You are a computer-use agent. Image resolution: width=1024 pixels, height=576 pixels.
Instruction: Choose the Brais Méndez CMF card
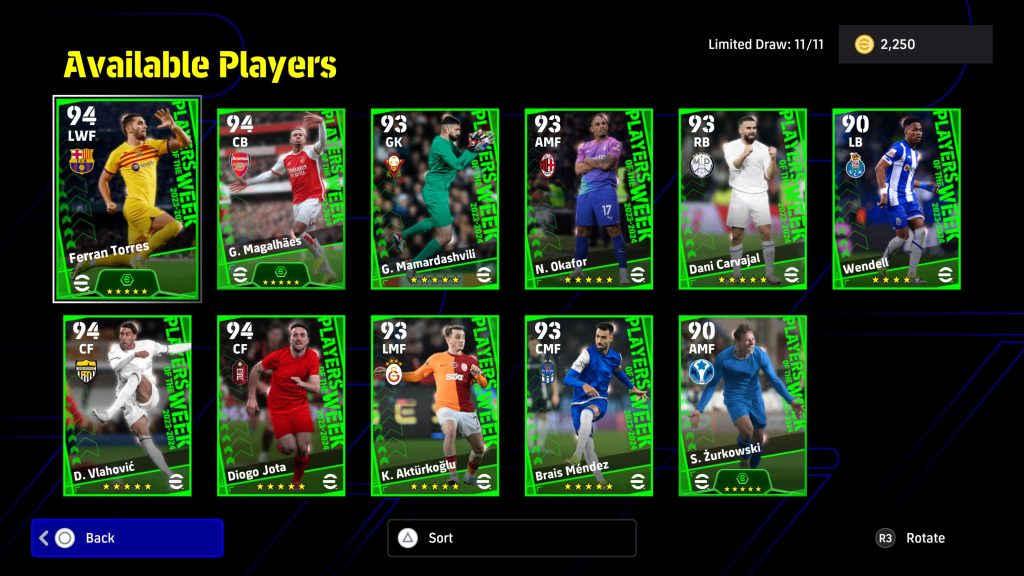tap(589, 405)
